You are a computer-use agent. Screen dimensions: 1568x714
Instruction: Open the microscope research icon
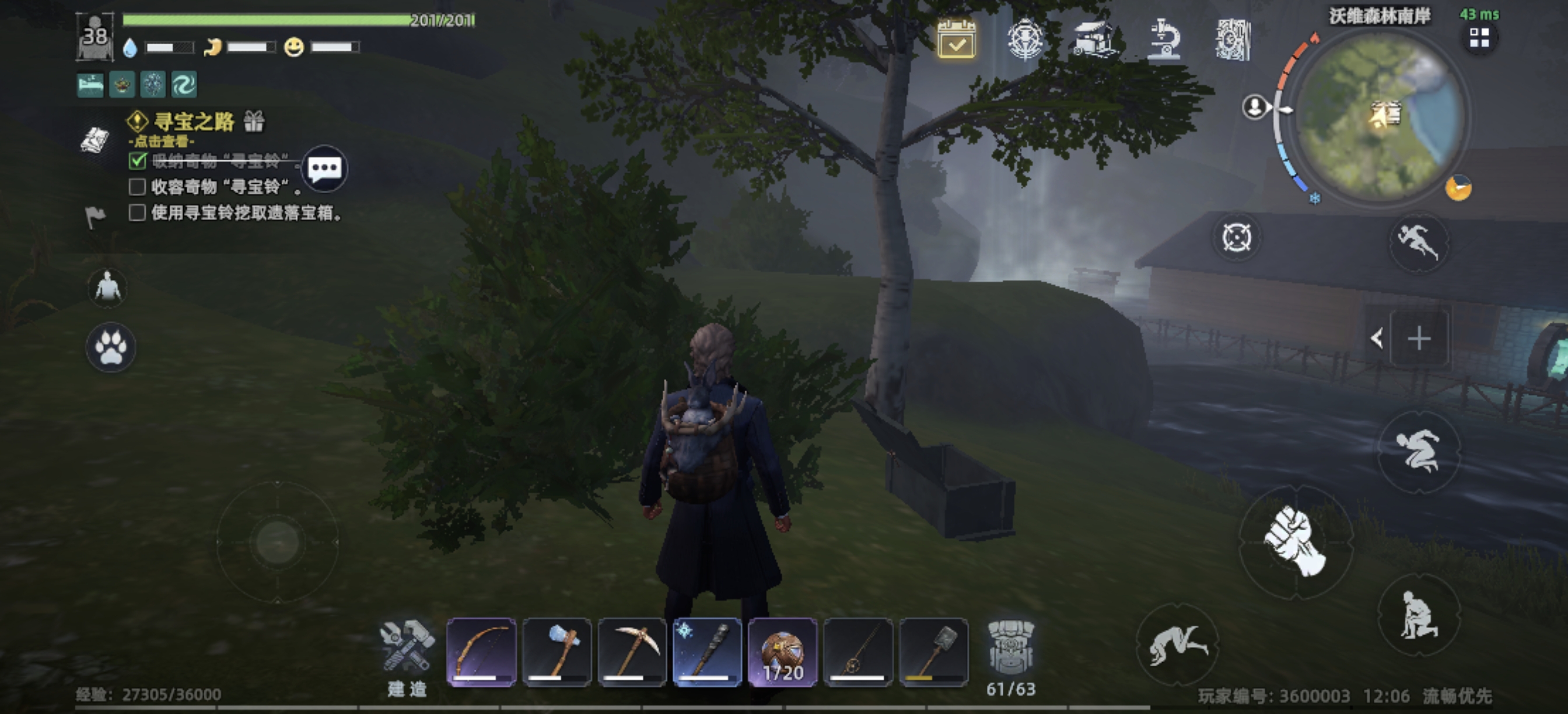[1163, 40]
